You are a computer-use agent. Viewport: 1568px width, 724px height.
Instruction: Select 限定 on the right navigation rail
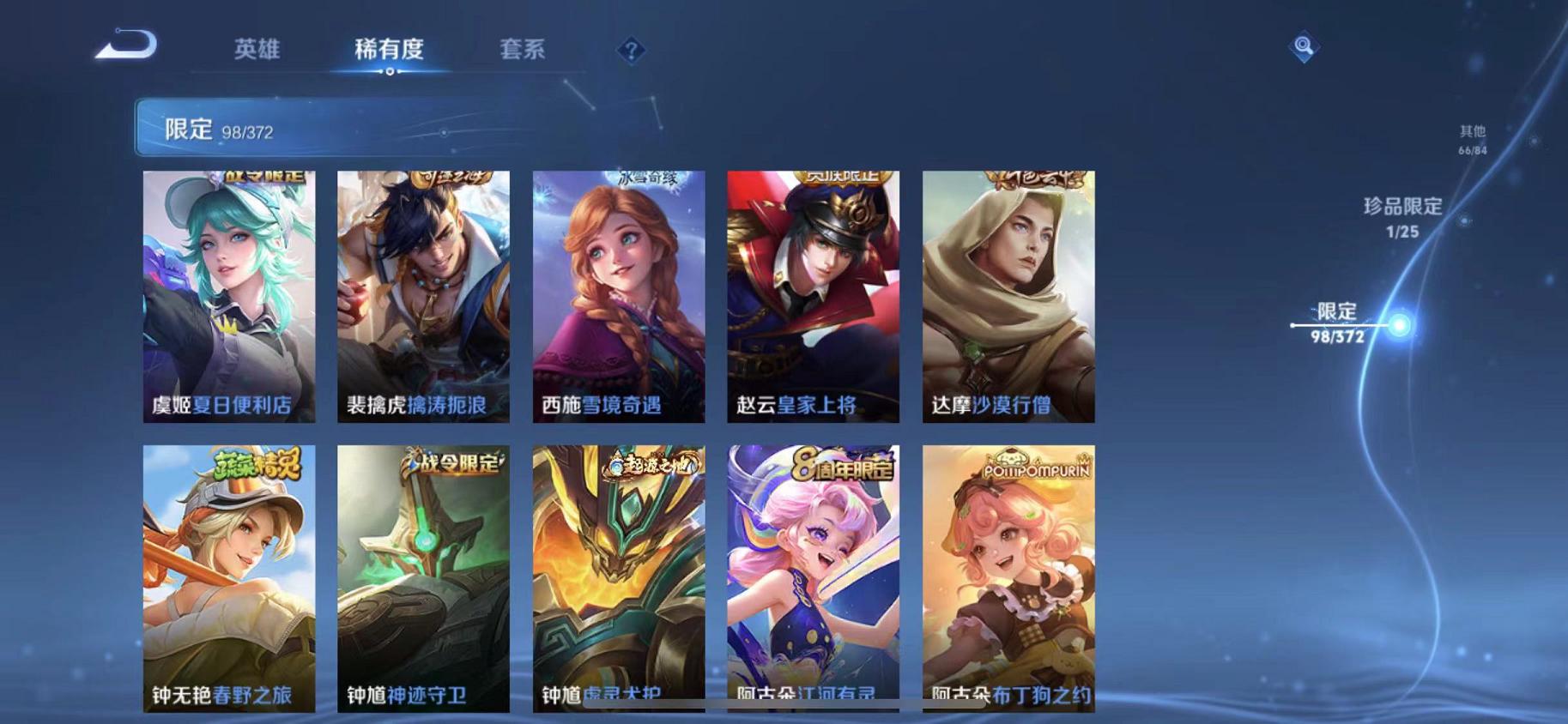[x=1335, y=324]
